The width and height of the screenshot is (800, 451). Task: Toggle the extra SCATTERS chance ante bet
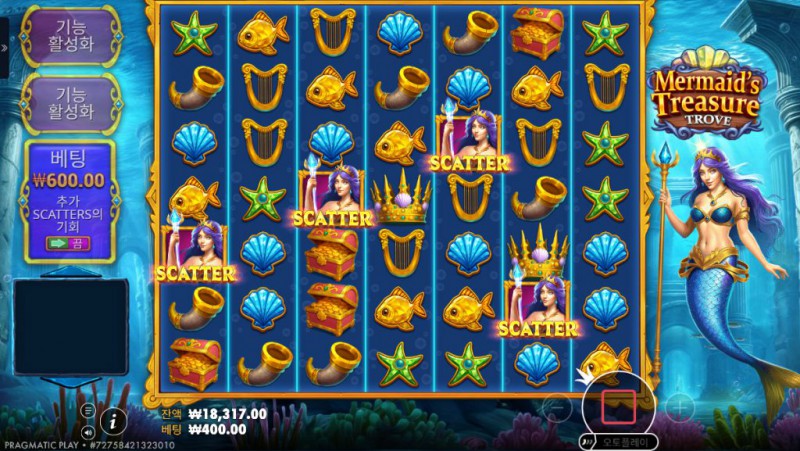[68, 243]
